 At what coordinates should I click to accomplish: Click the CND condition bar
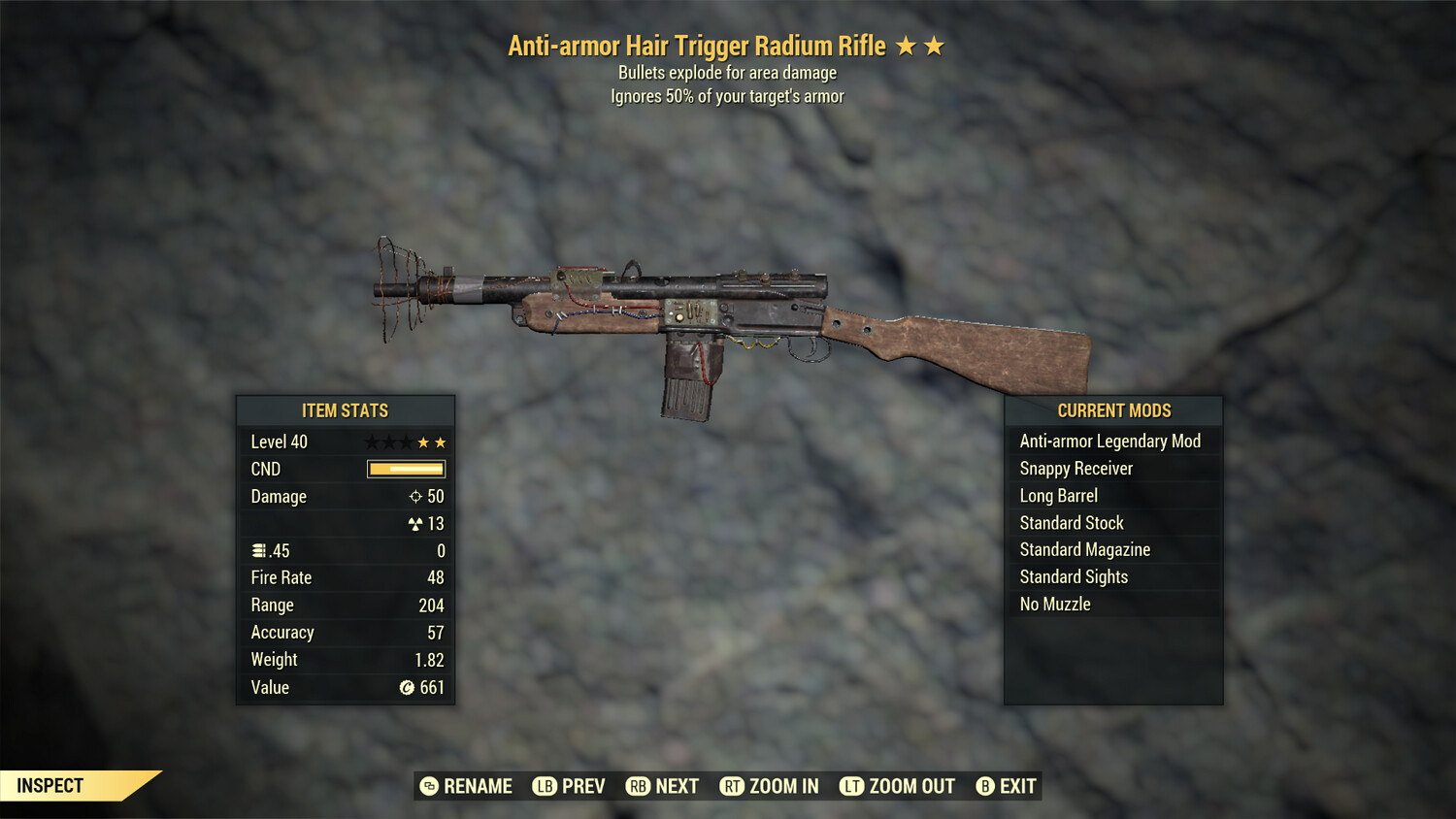pos(405,469)
